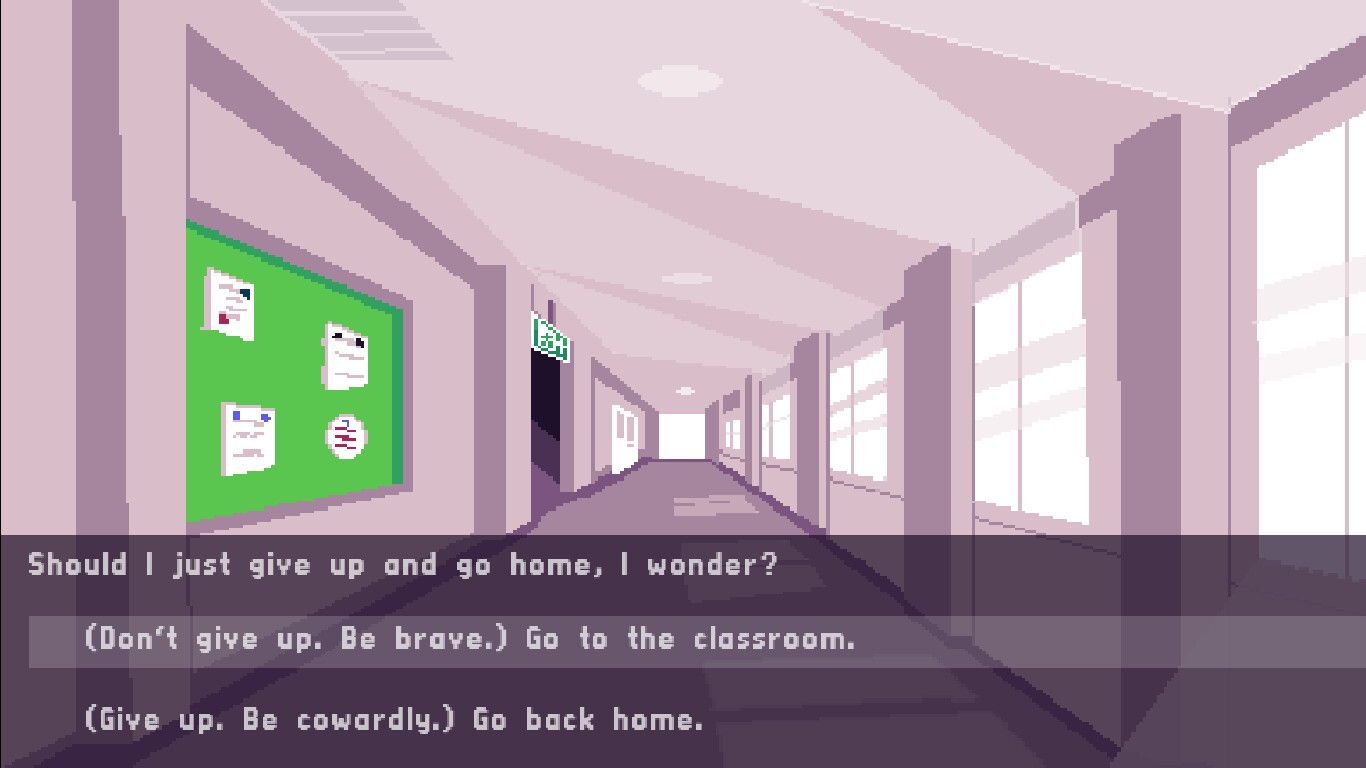Click the paper with the red pin on the board
Viewport: 1366px width, 768px height.
(x=227, y=305)
